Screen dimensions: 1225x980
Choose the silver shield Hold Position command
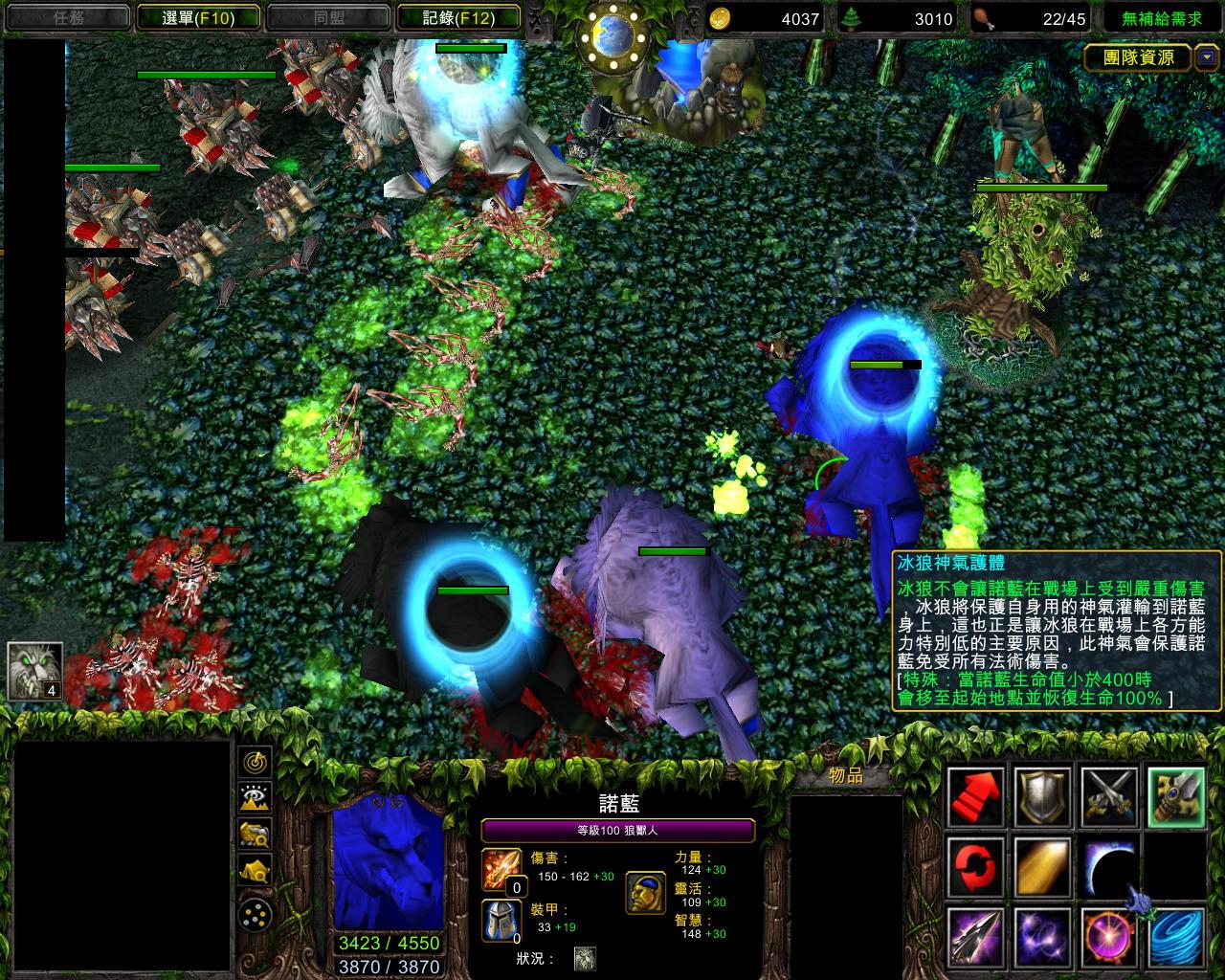point(1042,796)
